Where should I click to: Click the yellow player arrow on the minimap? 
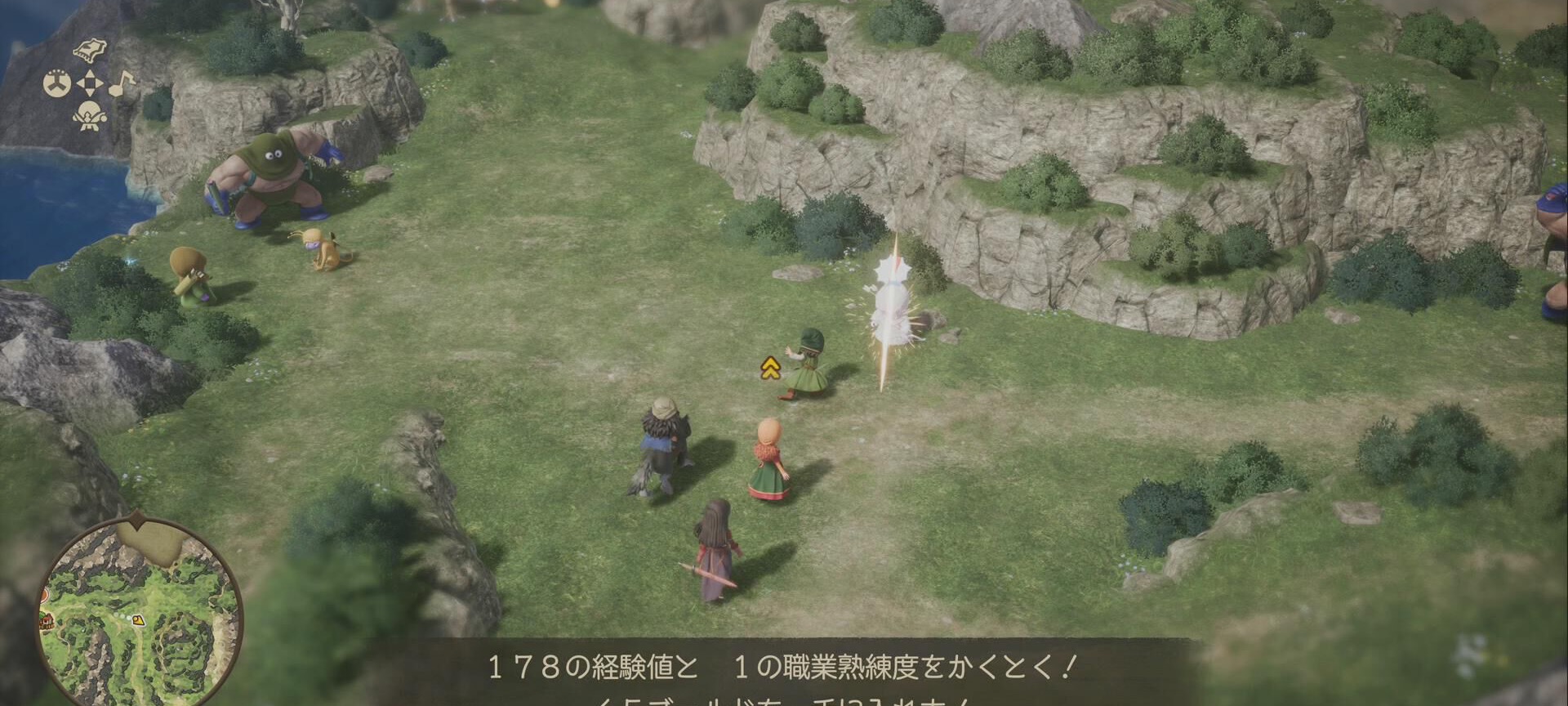point(137,619)
